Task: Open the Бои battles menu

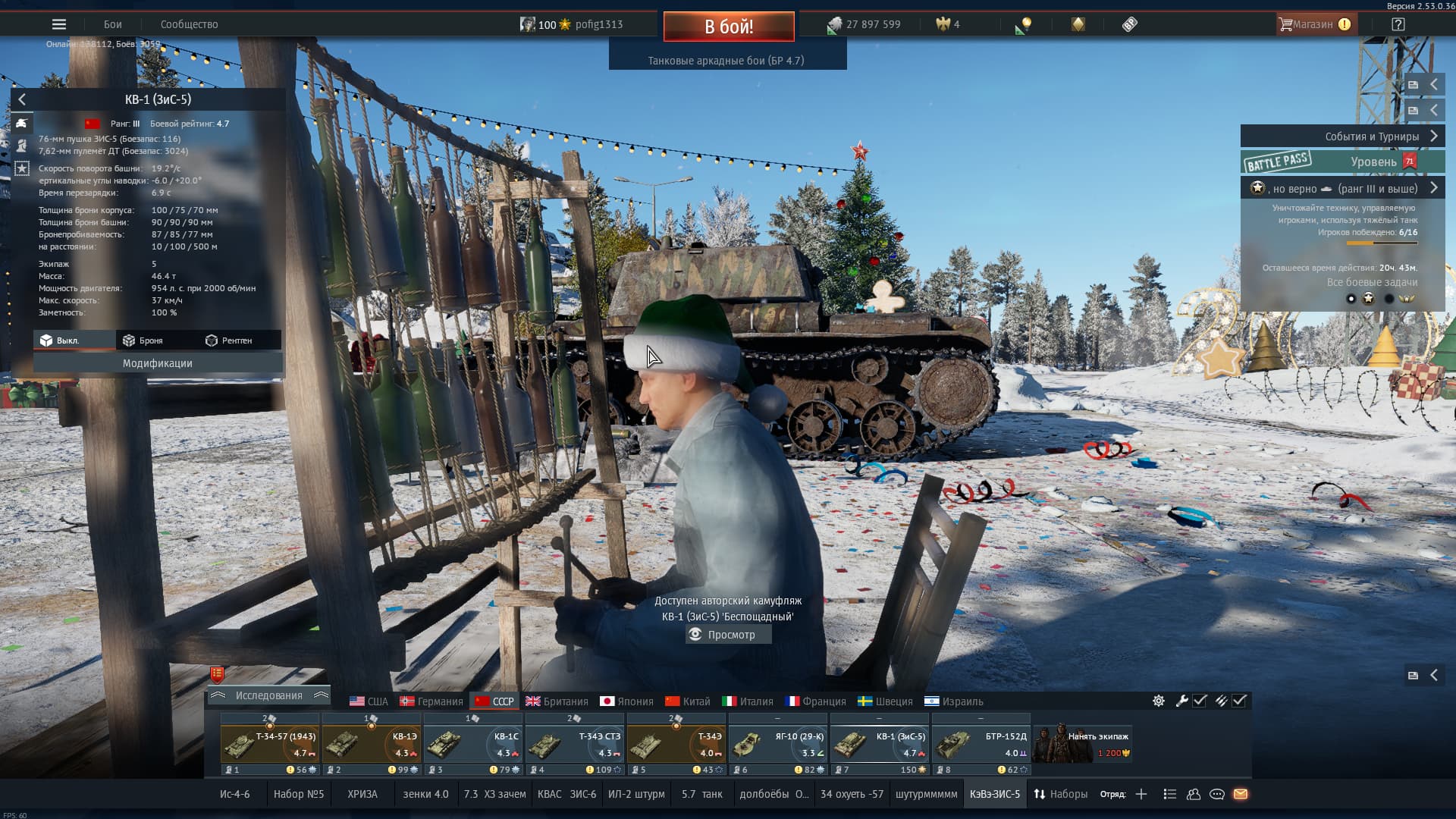Action: pyautogui.click(x=113, y=24)
